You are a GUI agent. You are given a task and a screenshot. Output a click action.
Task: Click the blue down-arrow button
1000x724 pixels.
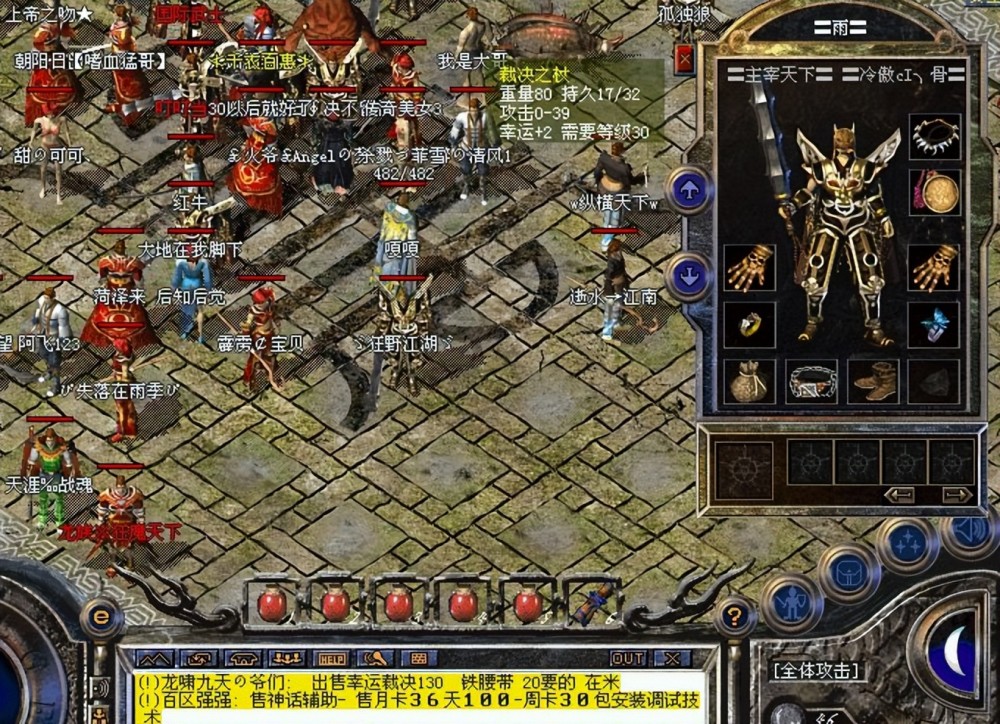pyautogui.click(x=690, y=276)
